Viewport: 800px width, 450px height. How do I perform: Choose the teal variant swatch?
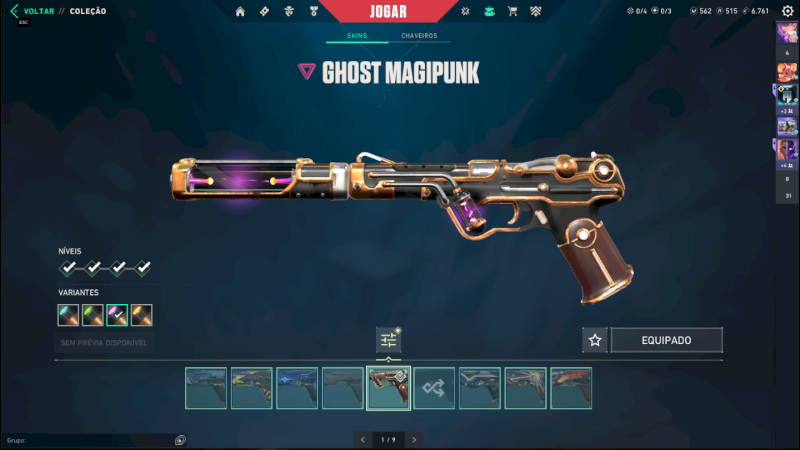tap(68, 316)
